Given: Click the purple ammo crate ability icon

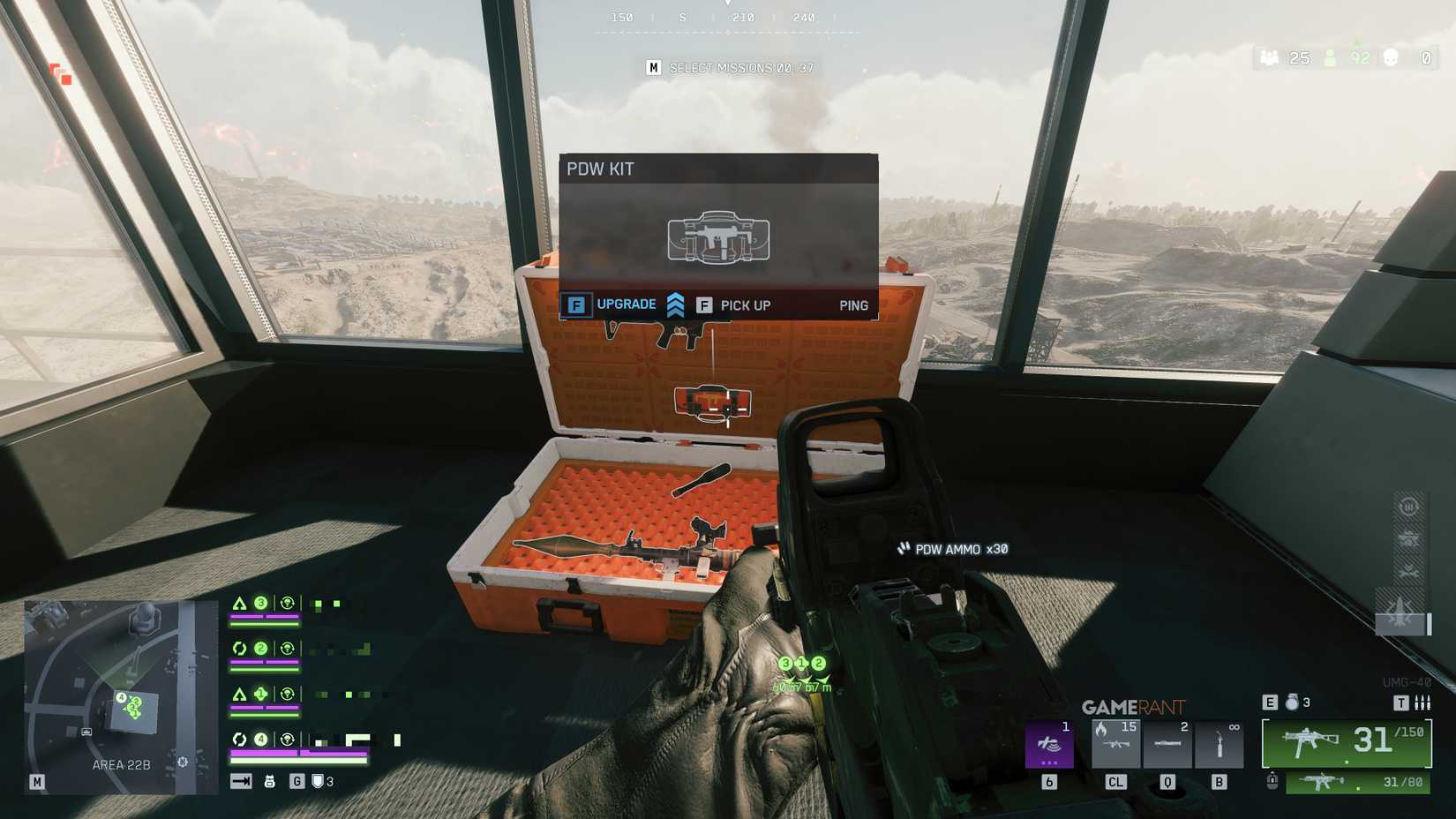Looking at the screenshot, I should click(x=1048, y=745).
